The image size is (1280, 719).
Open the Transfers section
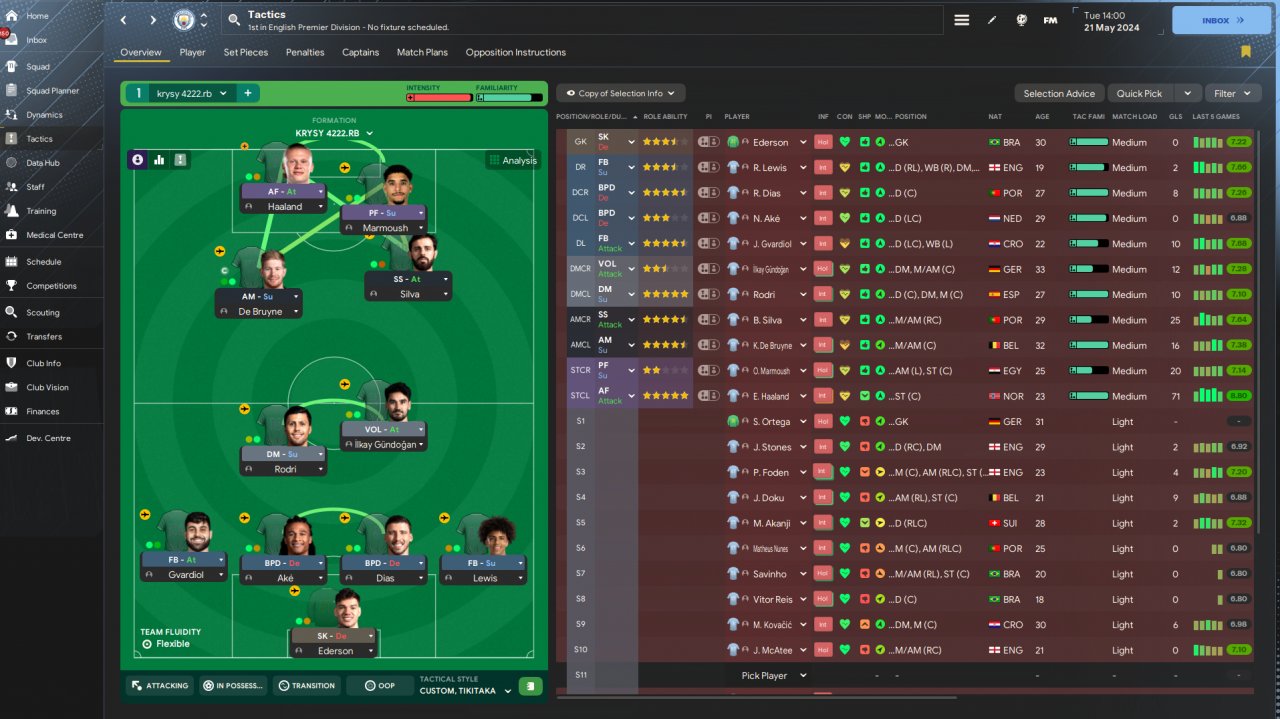click(44, 337)
